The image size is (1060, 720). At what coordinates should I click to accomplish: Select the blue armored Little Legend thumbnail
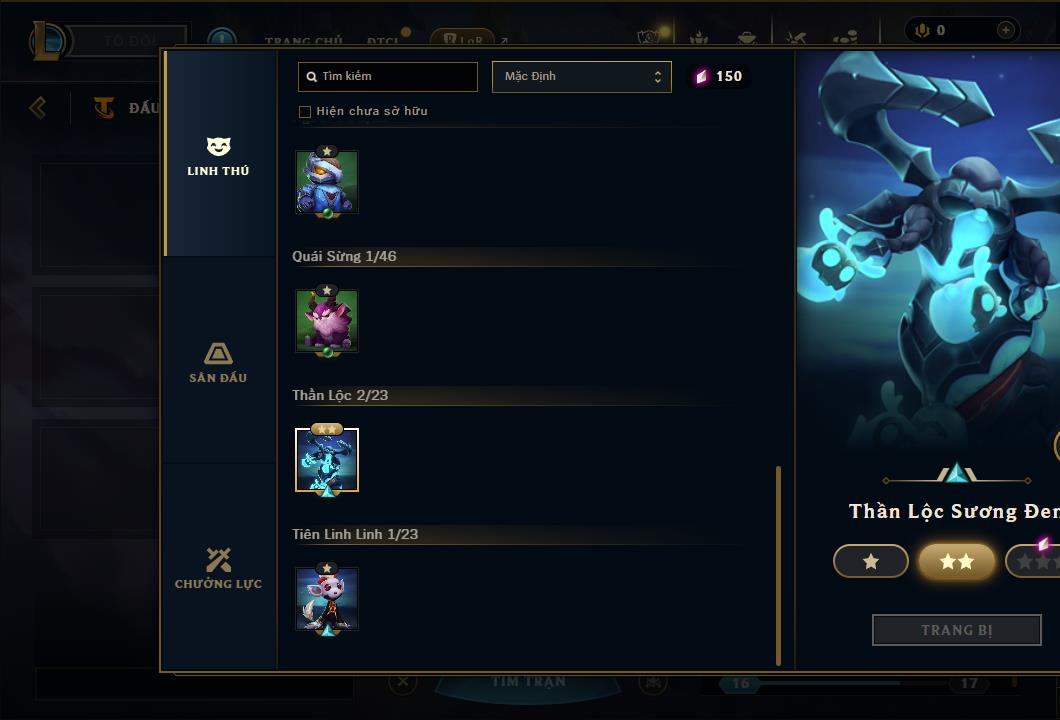[x=327, y=182]
